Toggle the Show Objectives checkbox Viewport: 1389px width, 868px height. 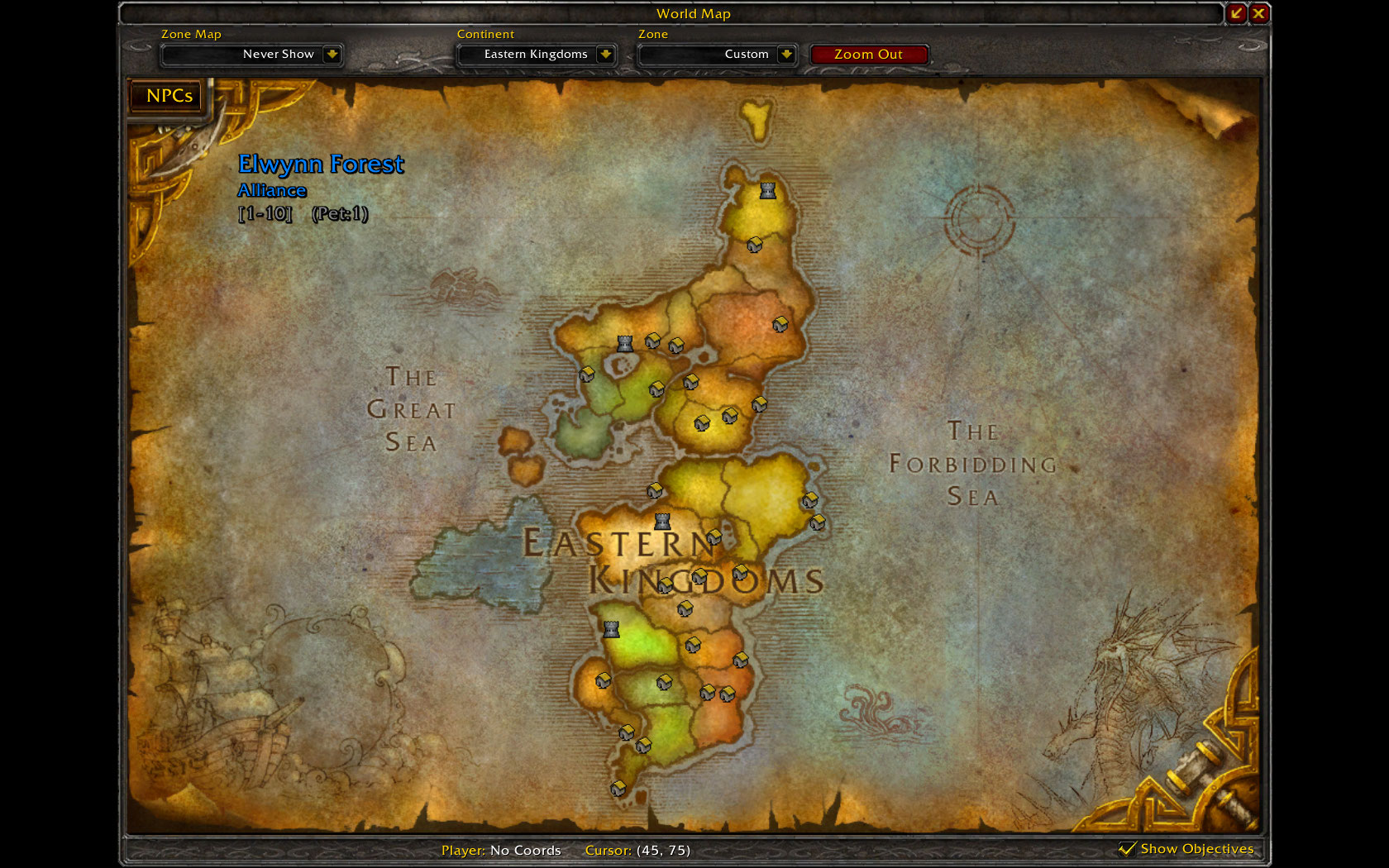pos(1127,849)
